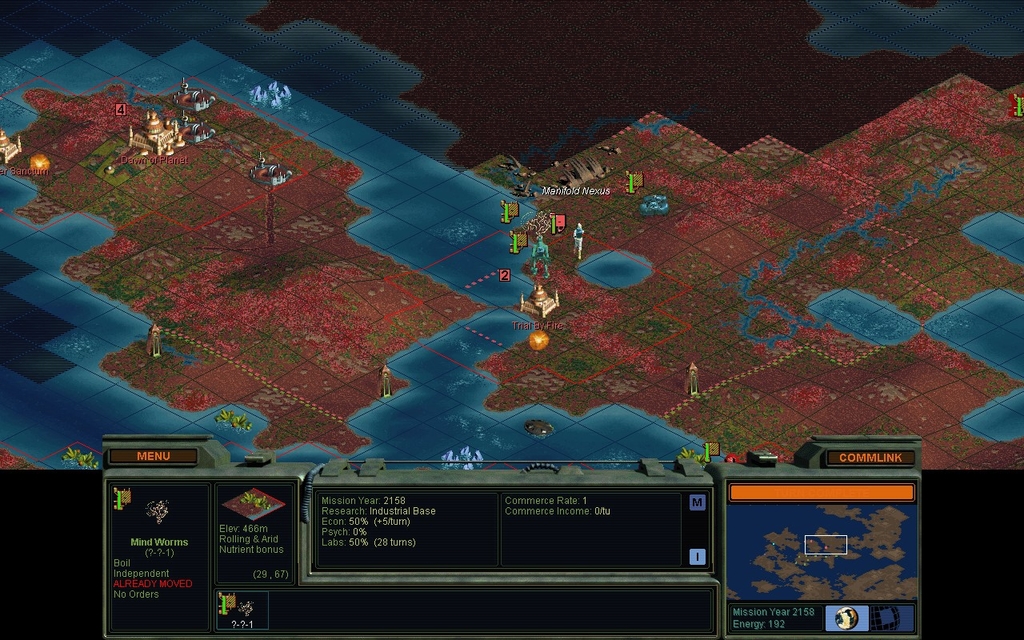This screenshot has height=640, width=1024.
Task: Click the M button in info panel
Action: tap(697, 503)
